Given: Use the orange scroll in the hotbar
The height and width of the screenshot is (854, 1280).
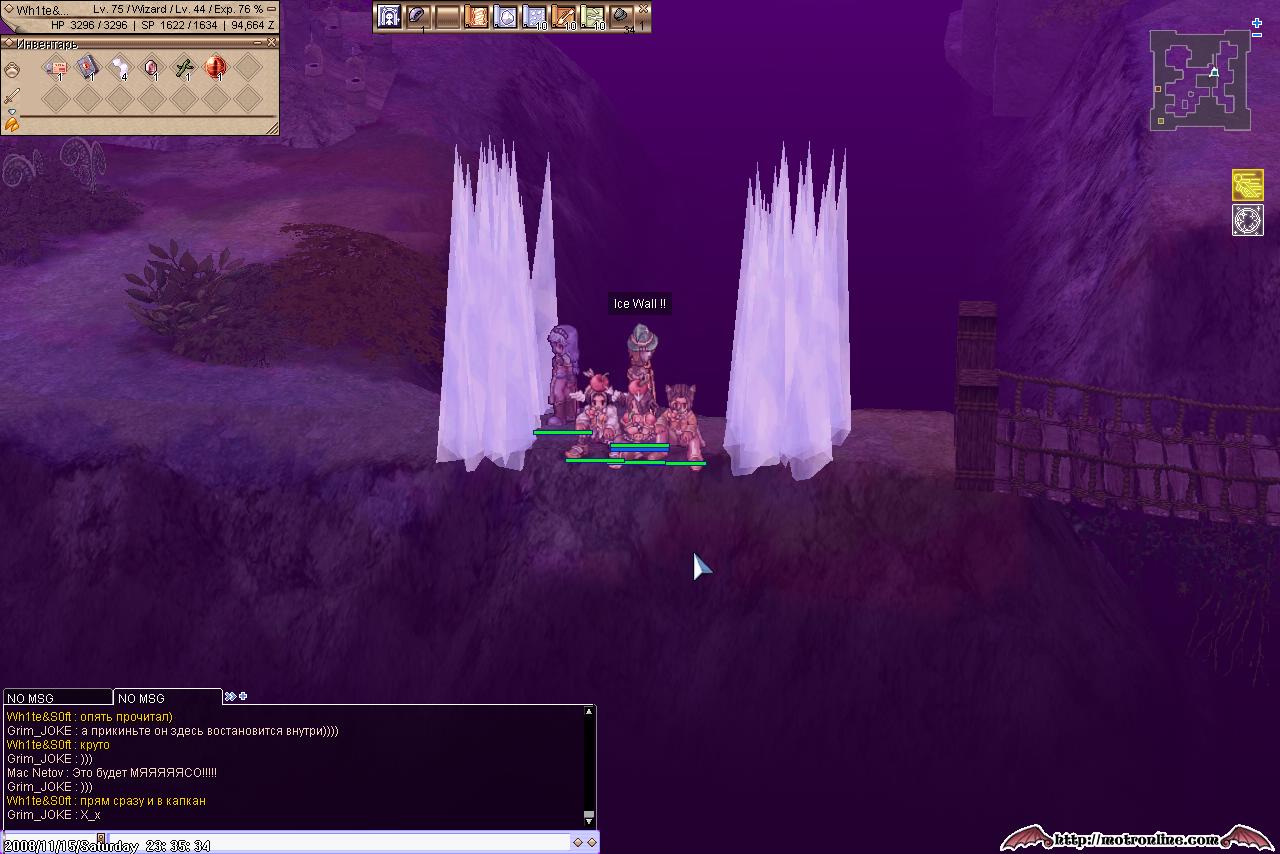Looking at the screenshot, I should coord(476,17).
